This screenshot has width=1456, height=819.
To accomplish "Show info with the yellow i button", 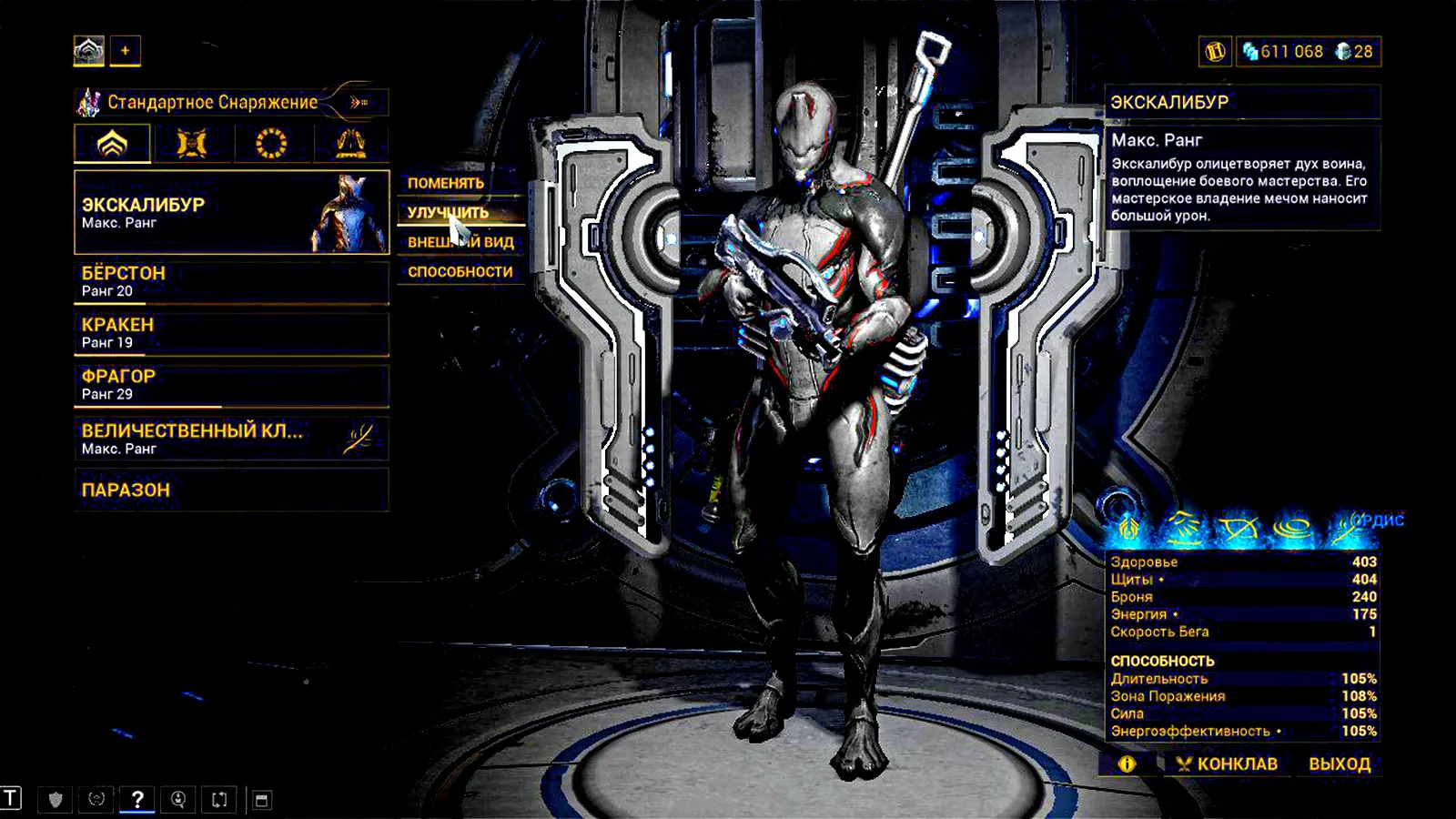I will (x=1127, y=763).
